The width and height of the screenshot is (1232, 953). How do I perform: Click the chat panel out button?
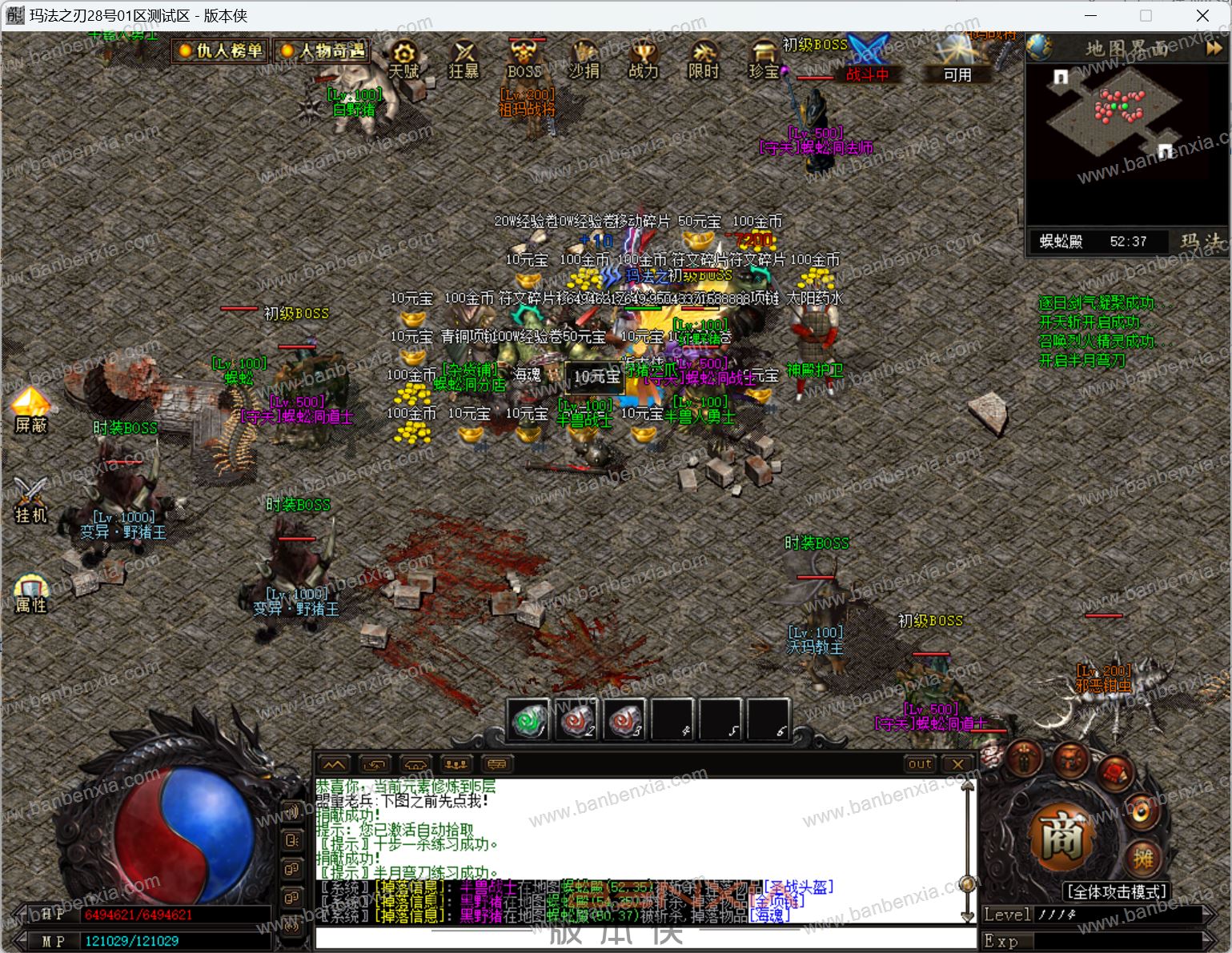click(x=920, y=763)
